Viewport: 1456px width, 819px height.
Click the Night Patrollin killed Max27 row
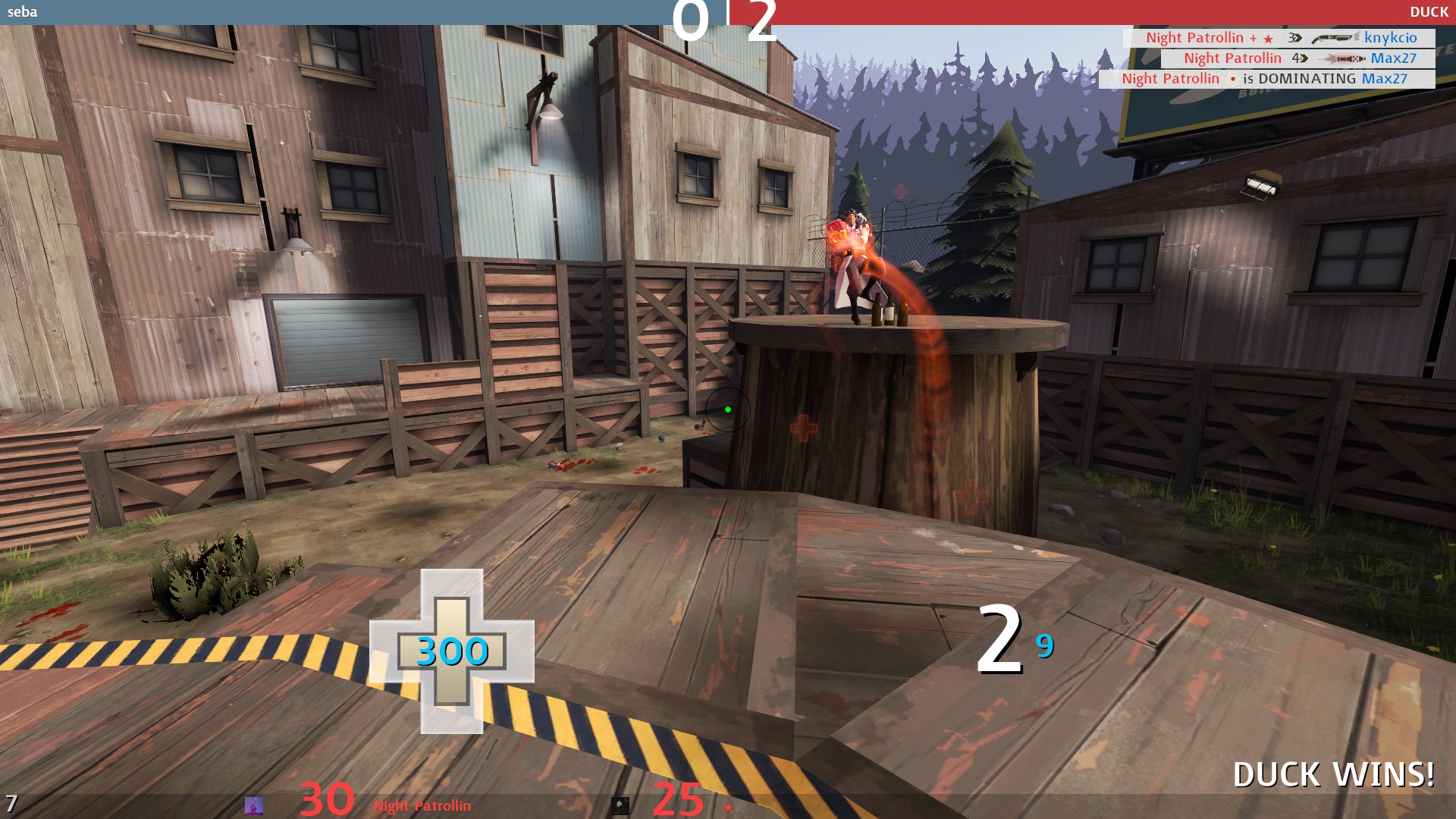pyautogui.click(x=1298, y=58)
